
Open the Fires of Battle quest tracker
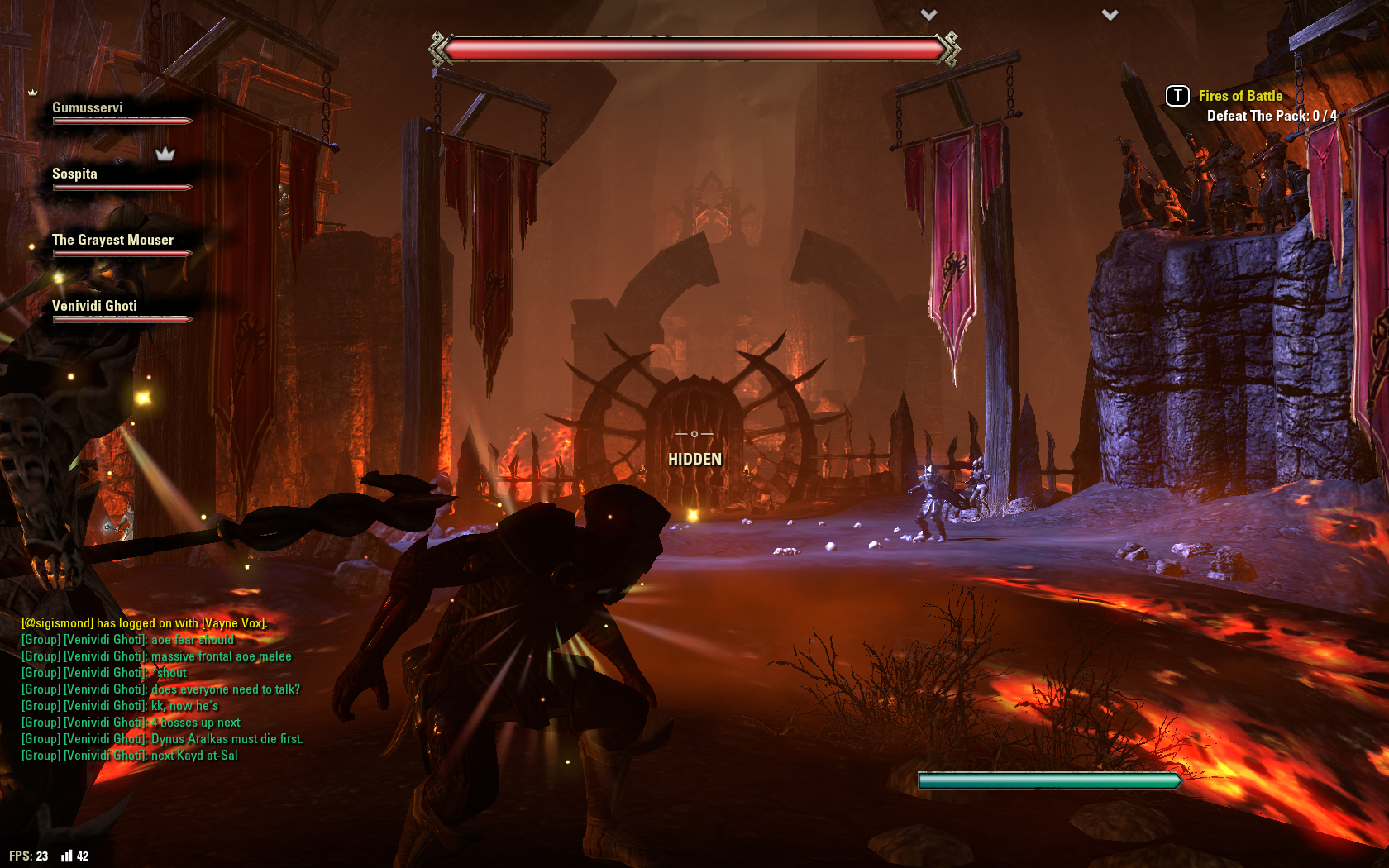1240,96
